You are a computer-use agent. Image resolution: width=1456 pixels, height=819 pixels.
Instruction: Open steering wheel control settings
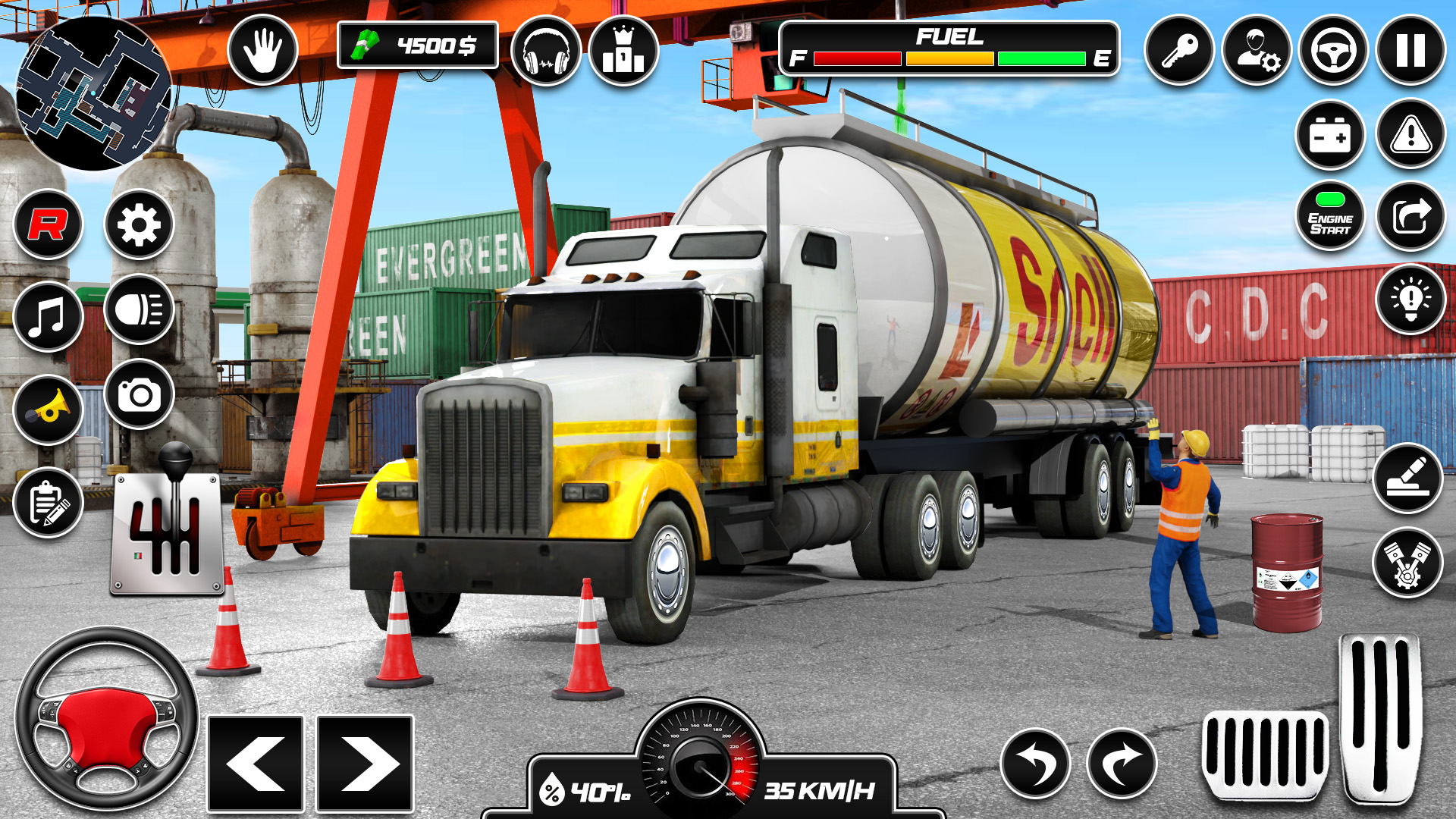point(1332,51)
